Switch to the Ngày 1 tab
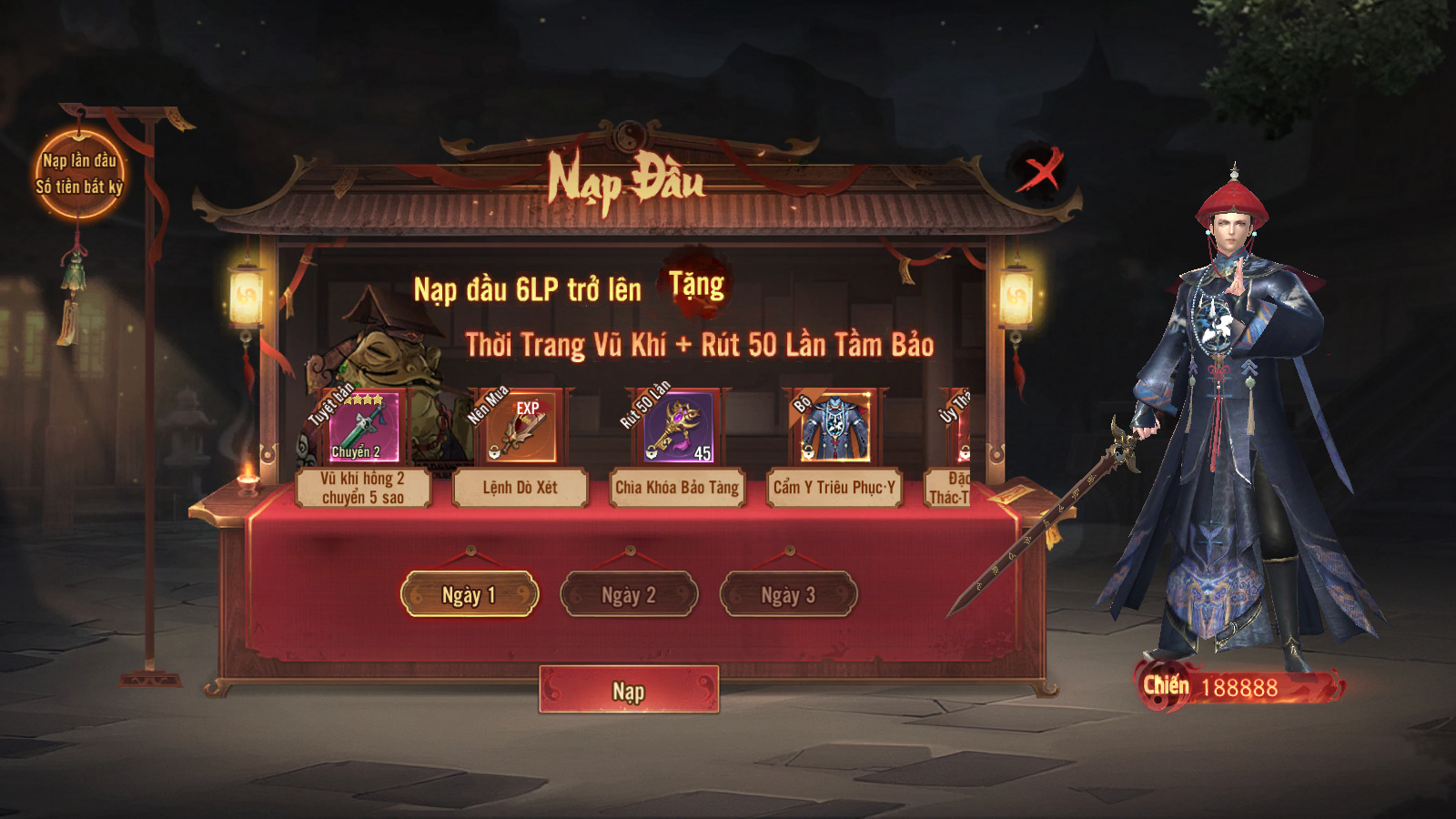The image size is (1456, 819). click(470, 595)
